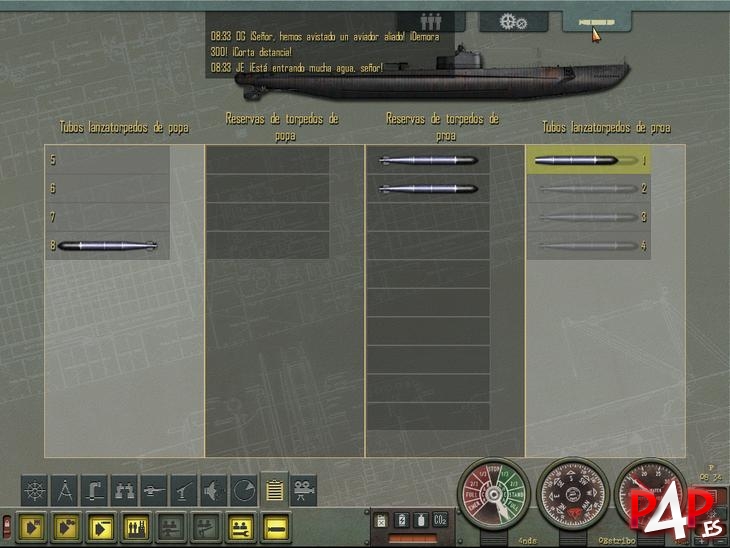The image size is (730, 548).
Task: Open the radar screen station
Action: [x=243, y=490]
